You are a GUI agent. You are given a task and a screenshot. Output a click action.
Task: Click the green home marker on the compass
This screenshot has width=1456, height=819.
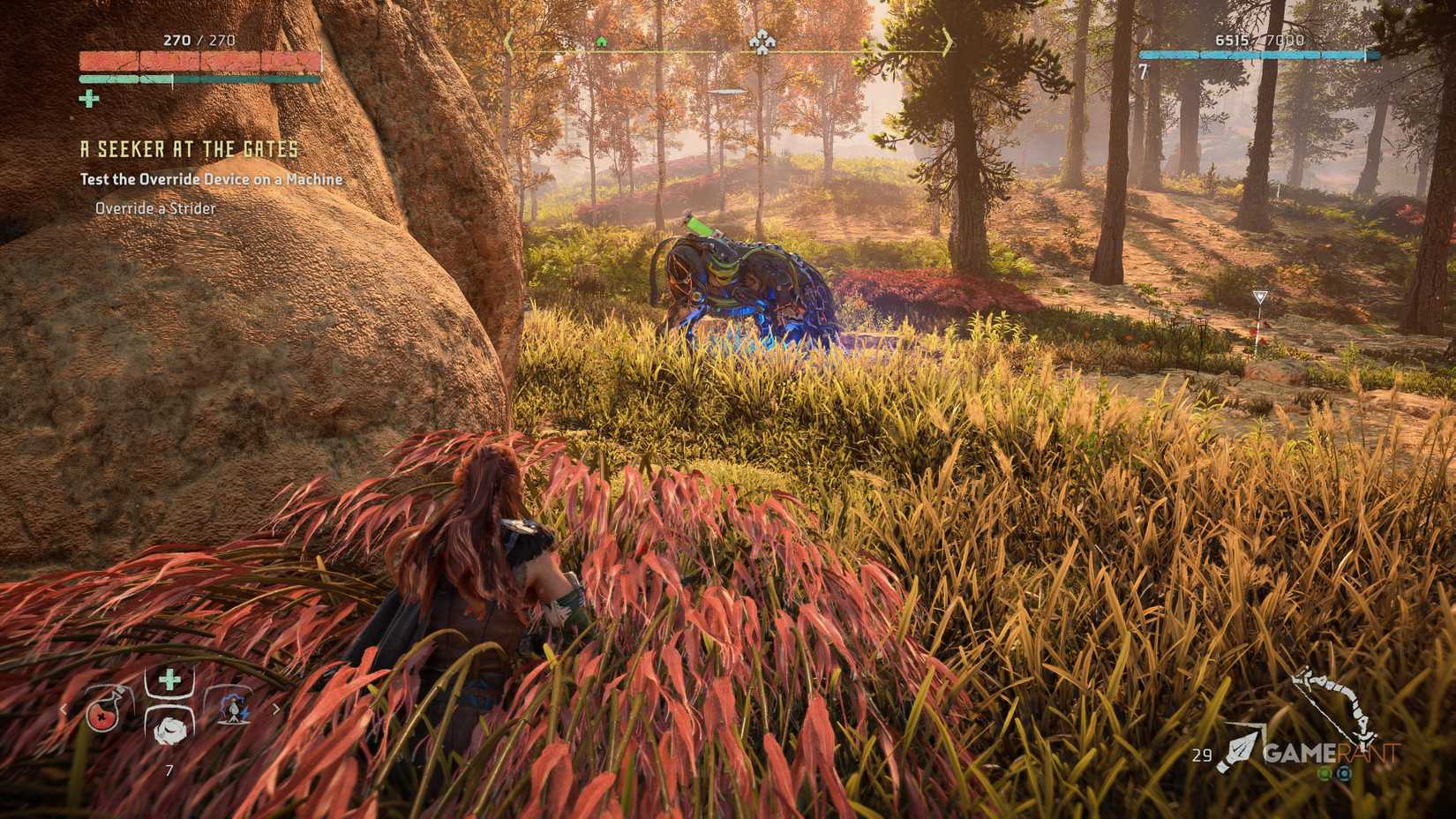(603, 40)
